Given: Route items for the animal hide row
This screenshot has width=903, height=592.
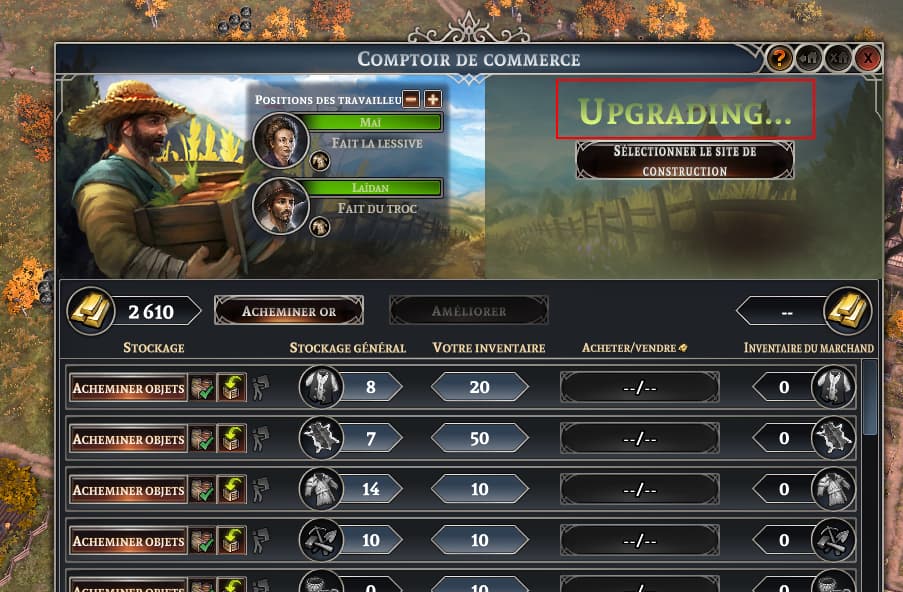Looking at the screenshot, I should coord(128,439).
